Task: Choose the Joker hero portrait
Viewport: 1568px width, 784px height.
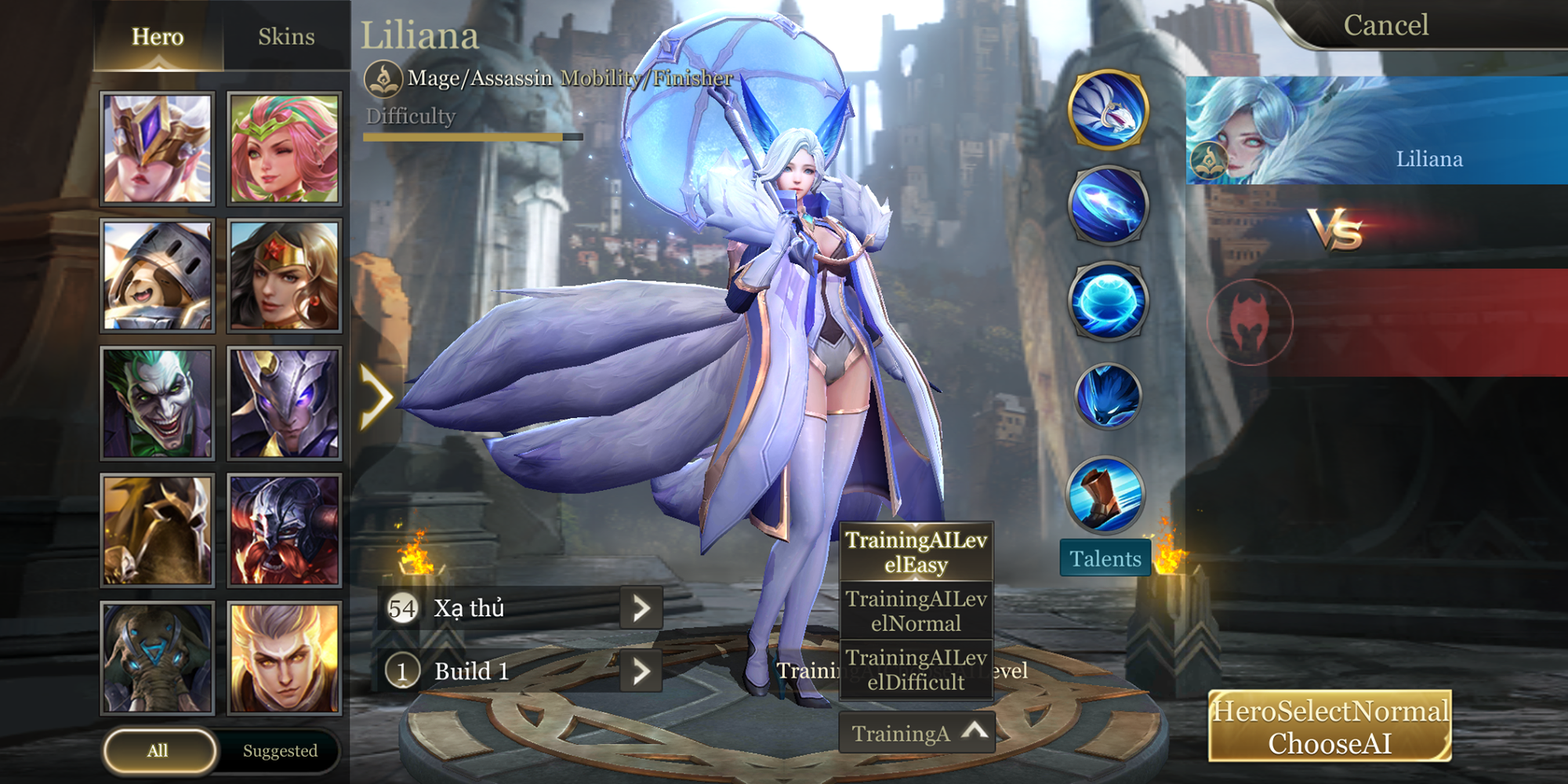Action: tap(158, 403)
